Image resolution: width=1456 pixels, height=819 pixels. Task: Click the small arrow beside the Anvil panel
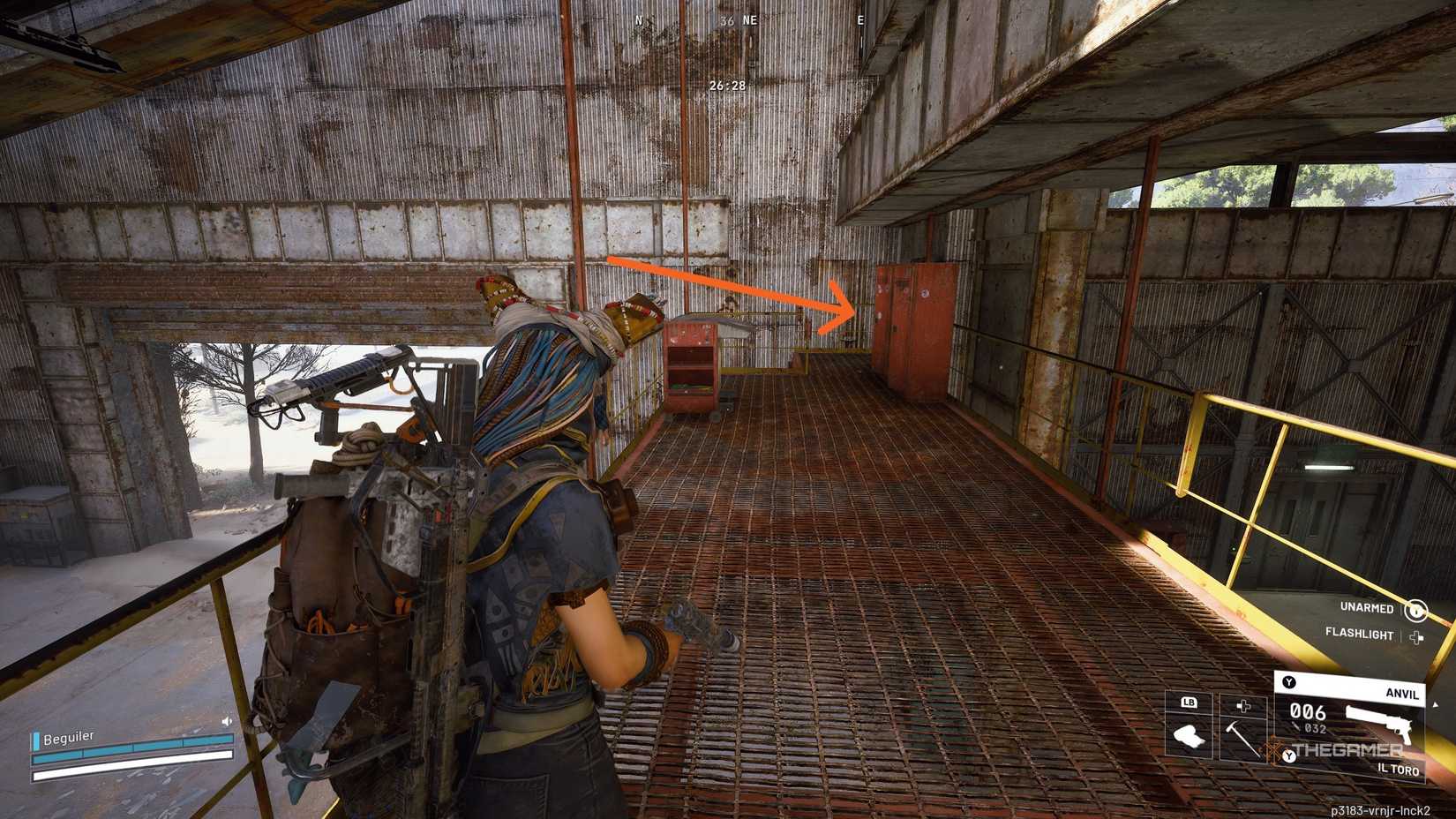coord(1436,703)
